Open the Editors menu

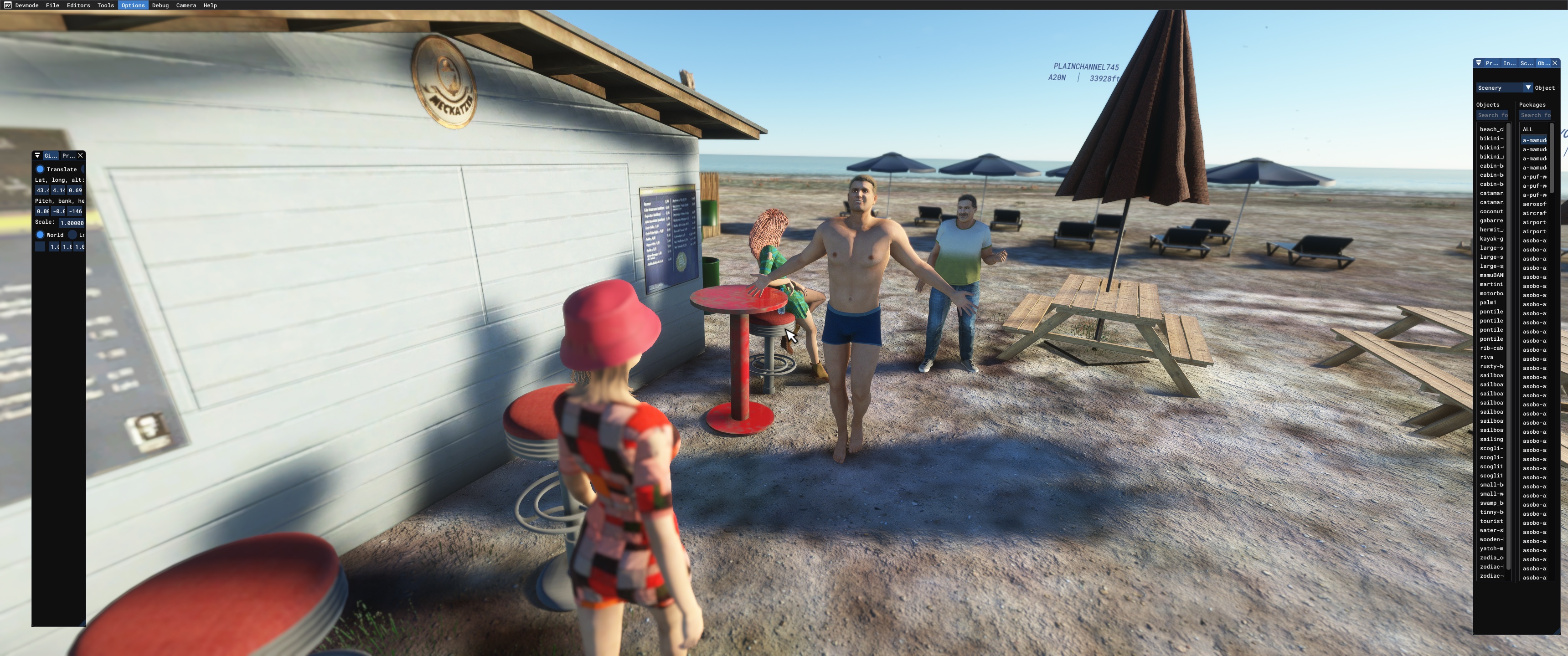tap(78, 5)
